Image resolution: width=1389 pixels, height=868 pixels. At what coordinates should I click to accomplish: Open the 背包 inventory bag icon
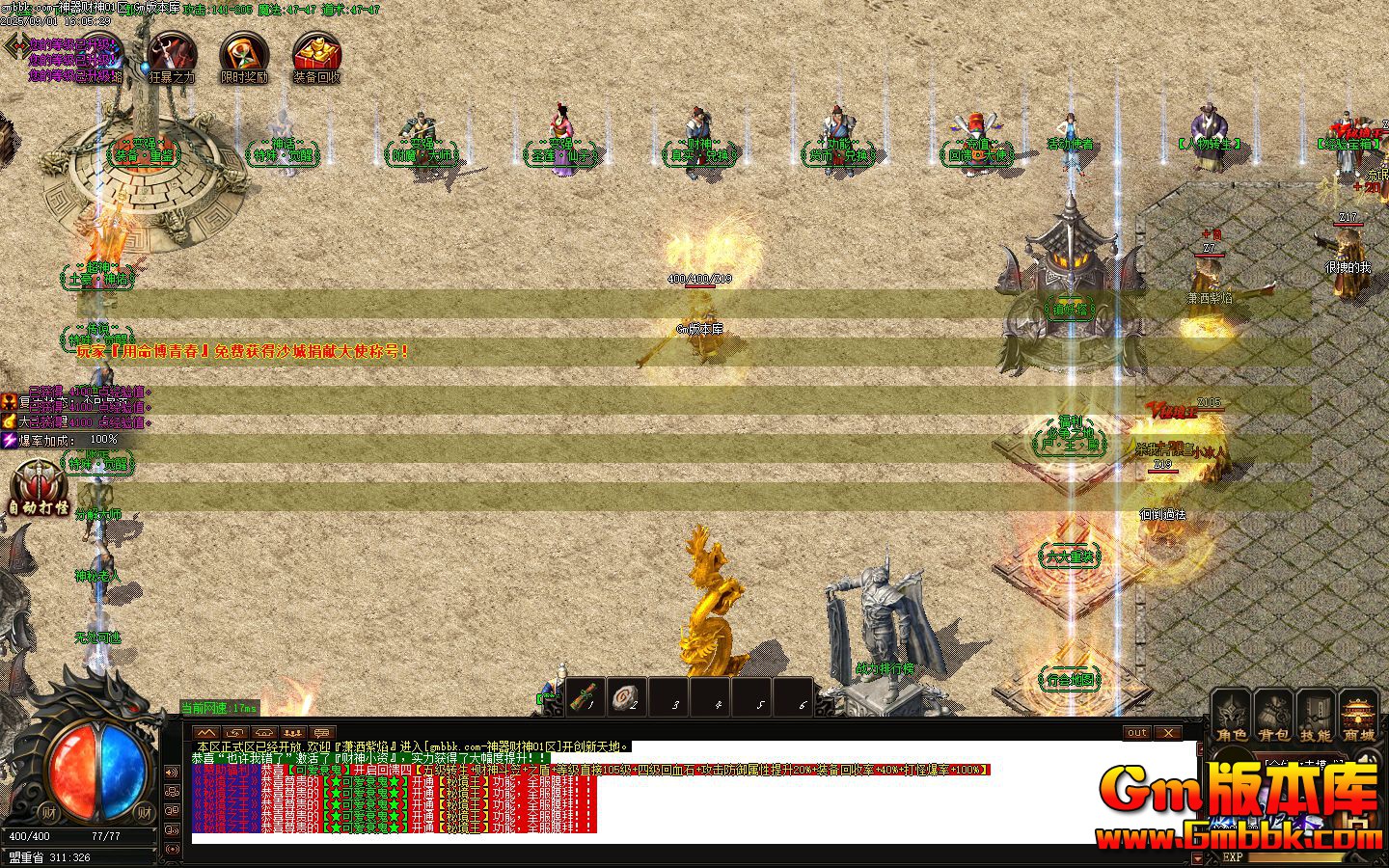(1272, 716)
